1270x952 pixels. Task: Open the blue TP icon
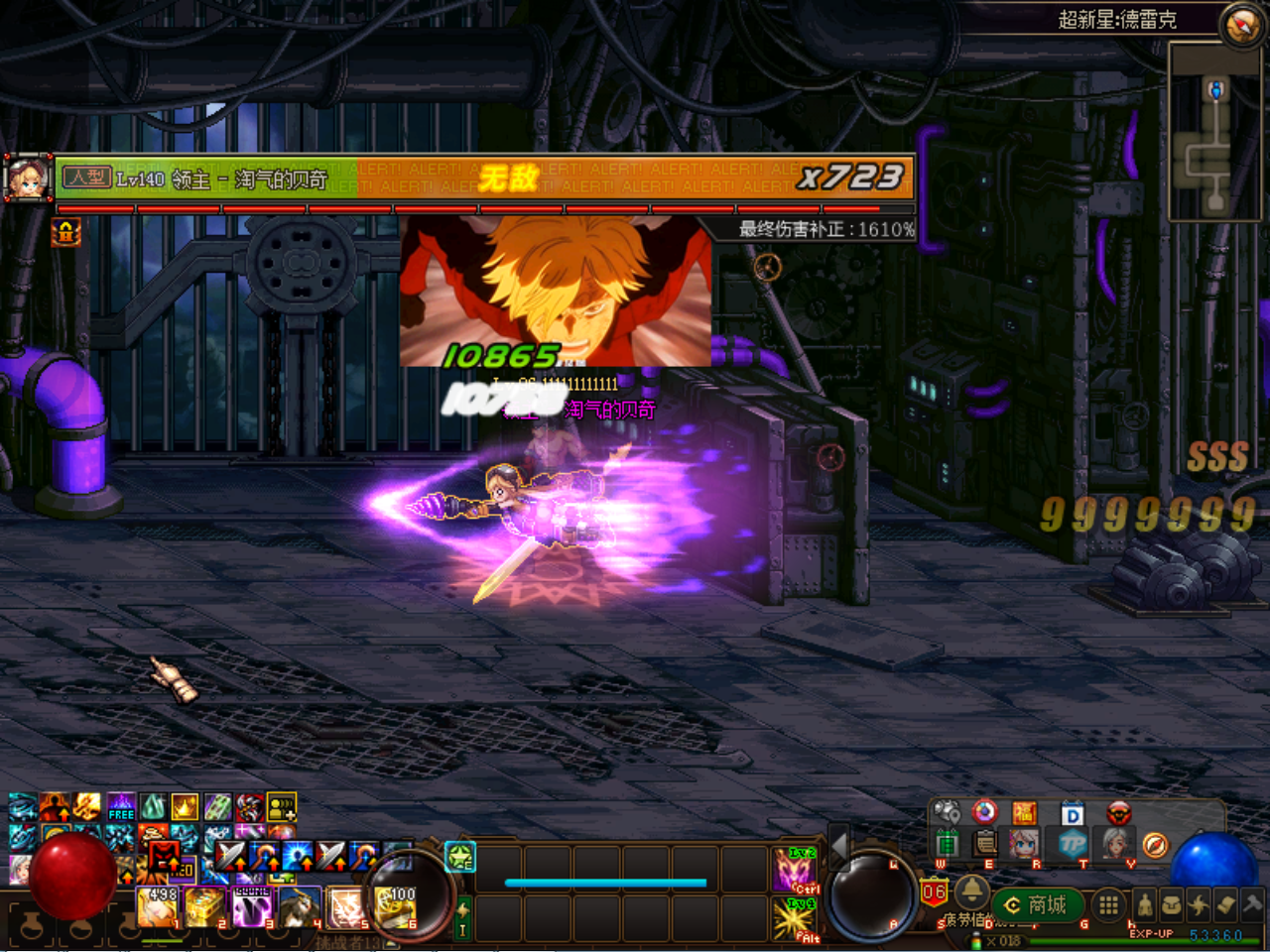[x=1073, y=844]
